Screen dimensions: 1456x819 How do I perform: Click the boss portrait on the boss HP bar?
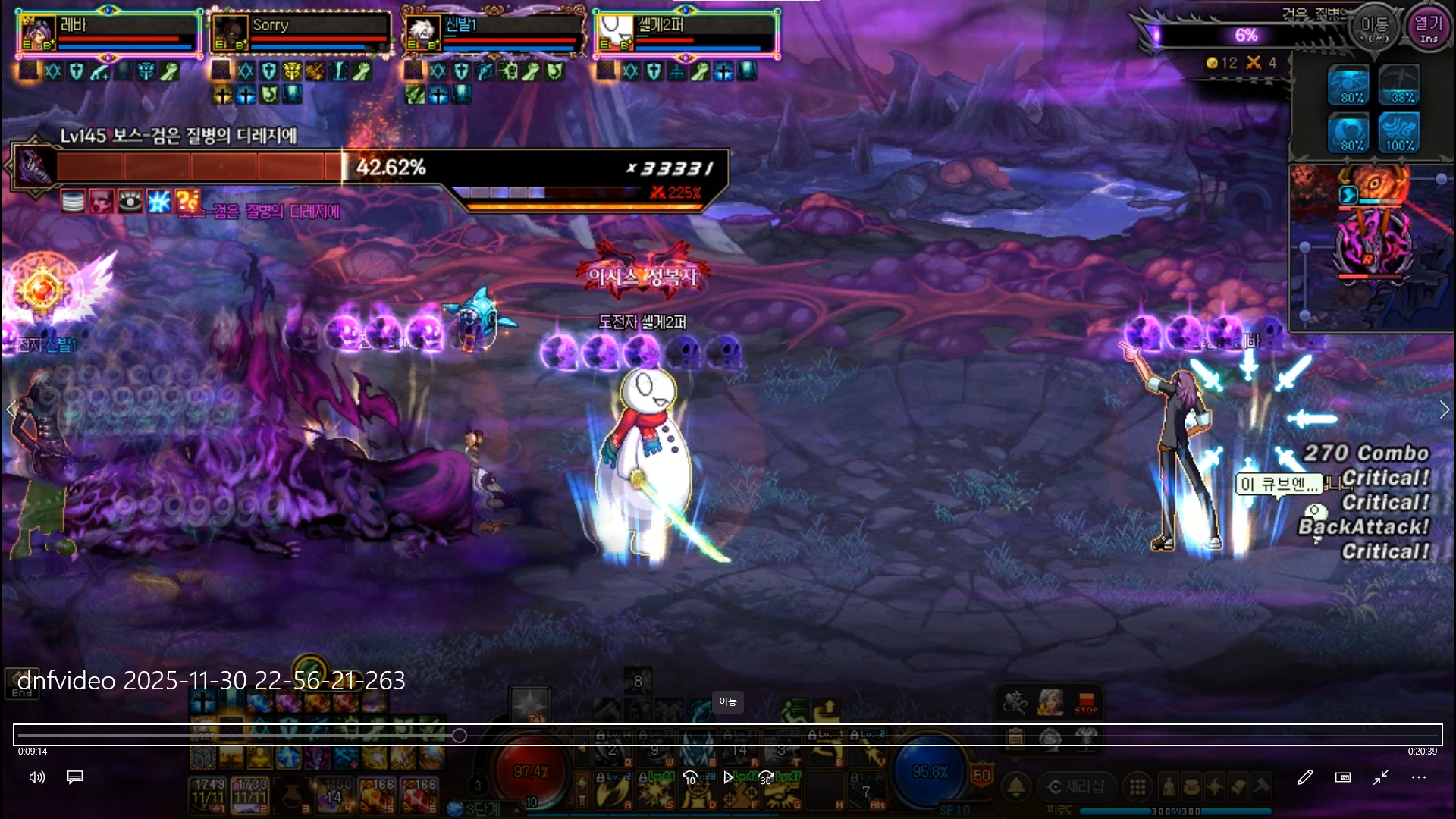click(x=35, y=166)
